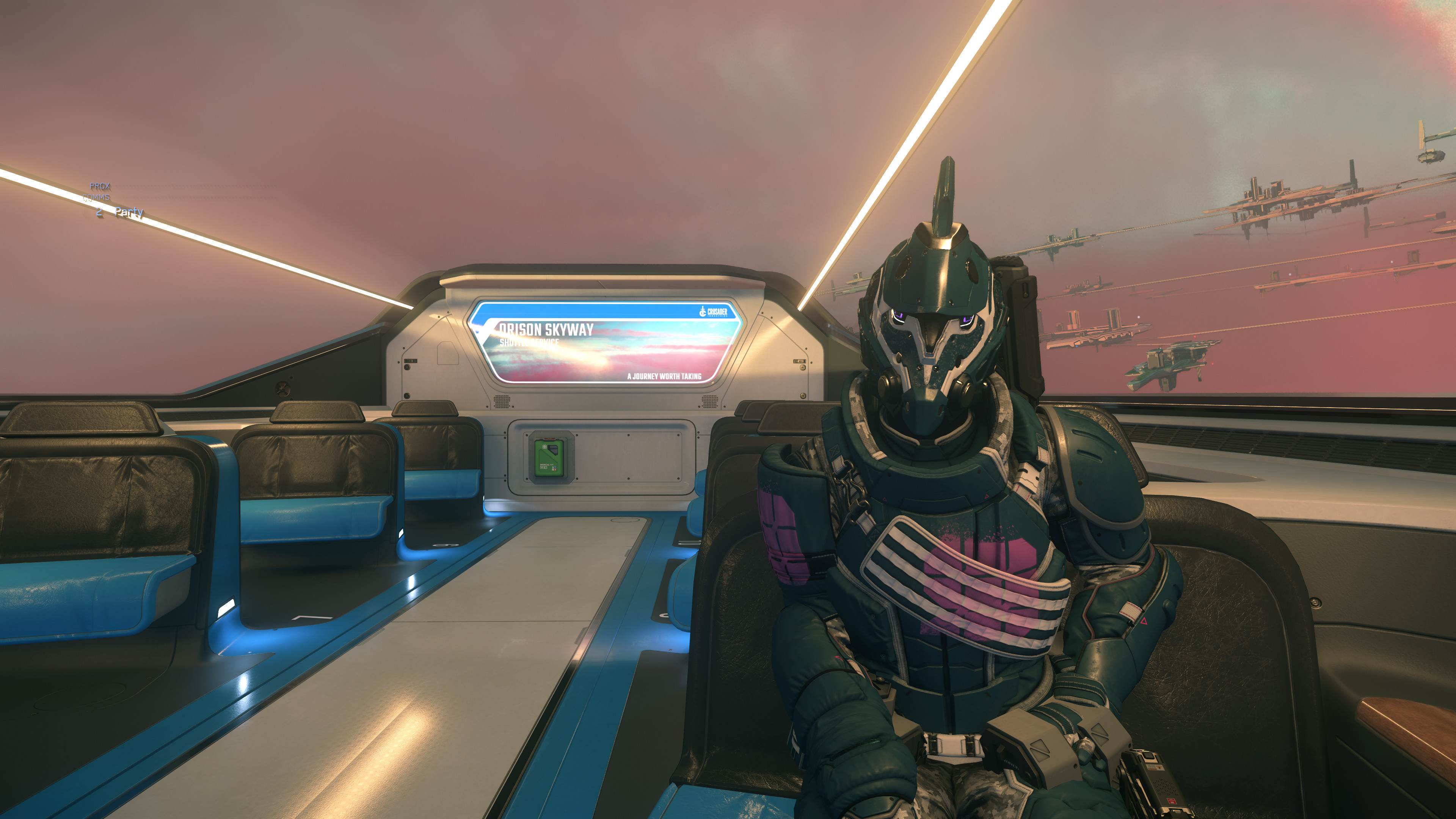Open the PROX comms indicator
The width and height of the screenshot is (1456, 819).
coord(100,186)
